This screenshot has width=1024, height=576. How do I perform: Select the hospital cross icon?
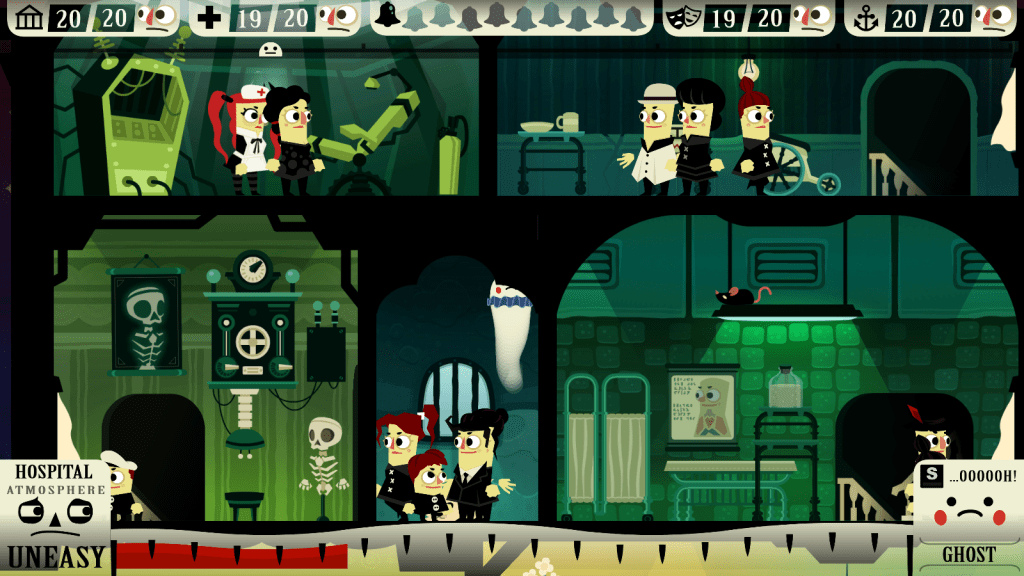209,16
